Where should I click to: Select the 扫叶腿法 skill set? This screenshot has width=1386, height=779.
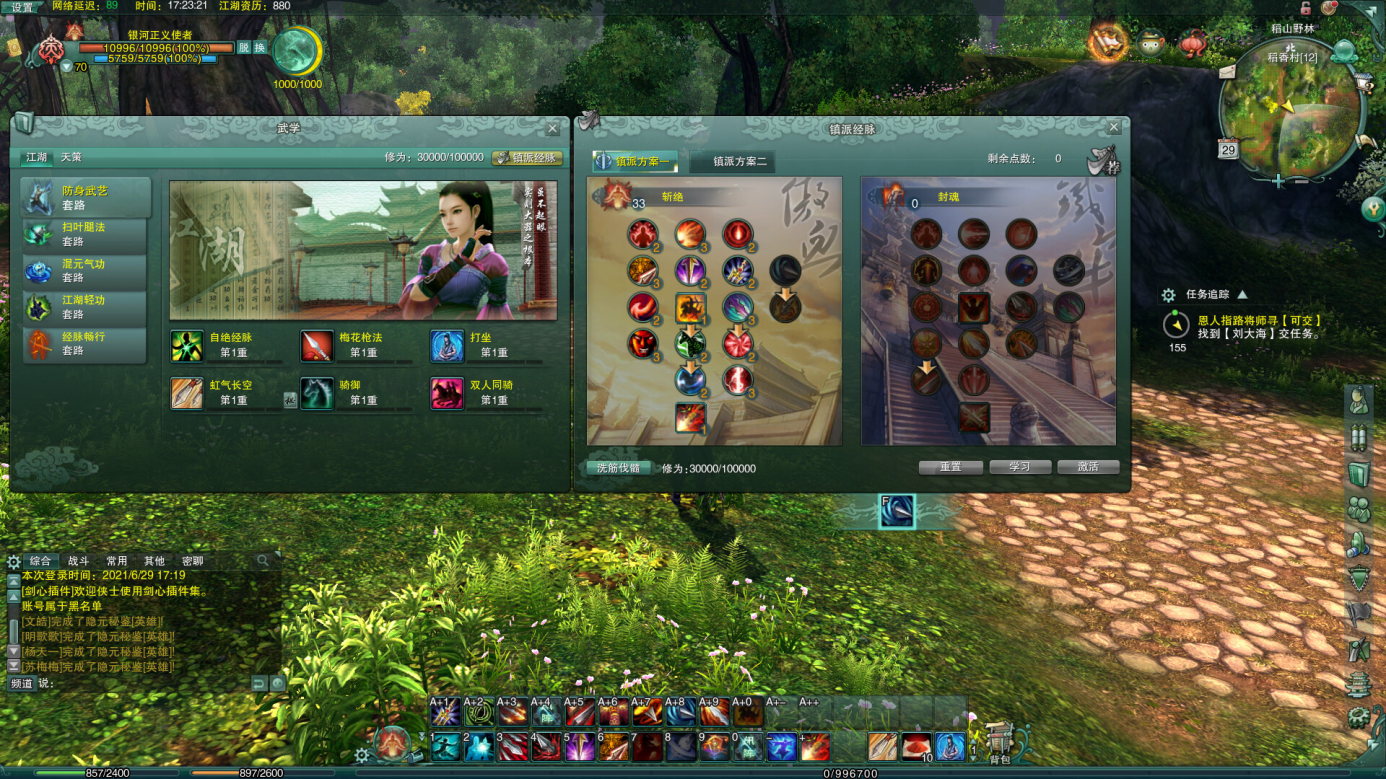pos(84,234)
